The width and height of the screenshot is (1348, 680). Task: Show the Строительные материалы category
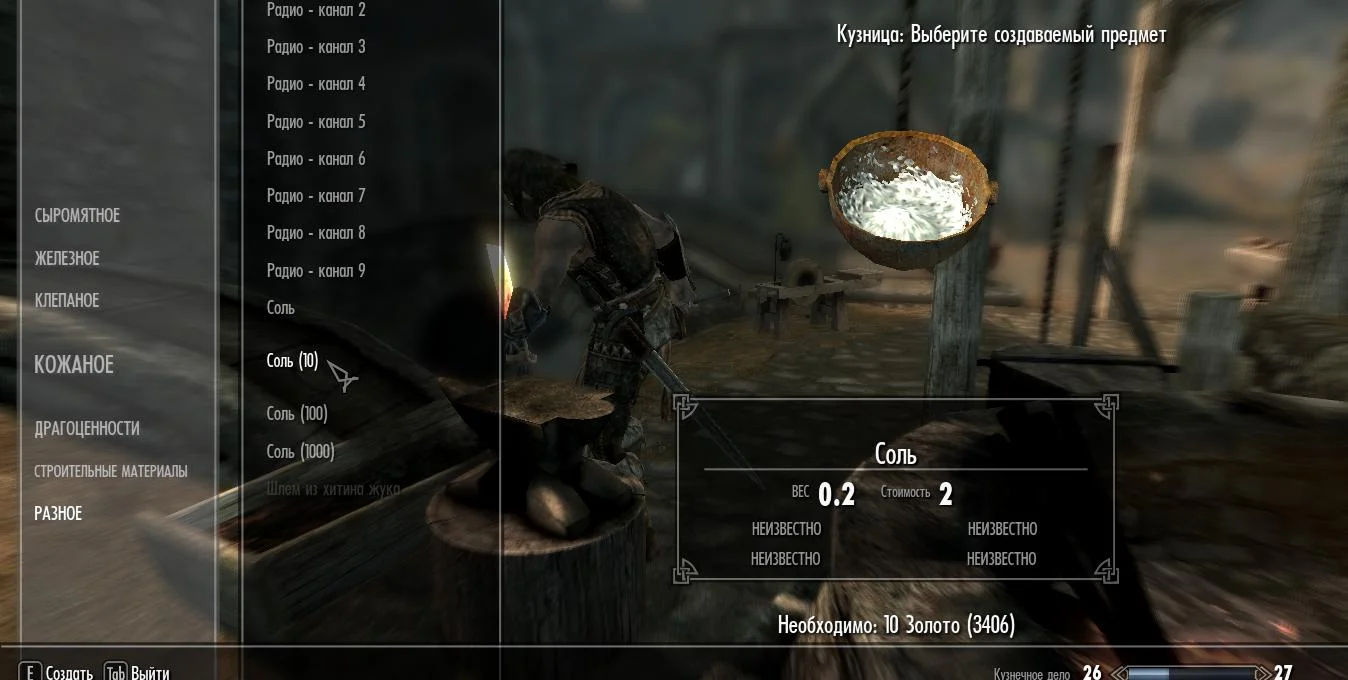(111, 471)
